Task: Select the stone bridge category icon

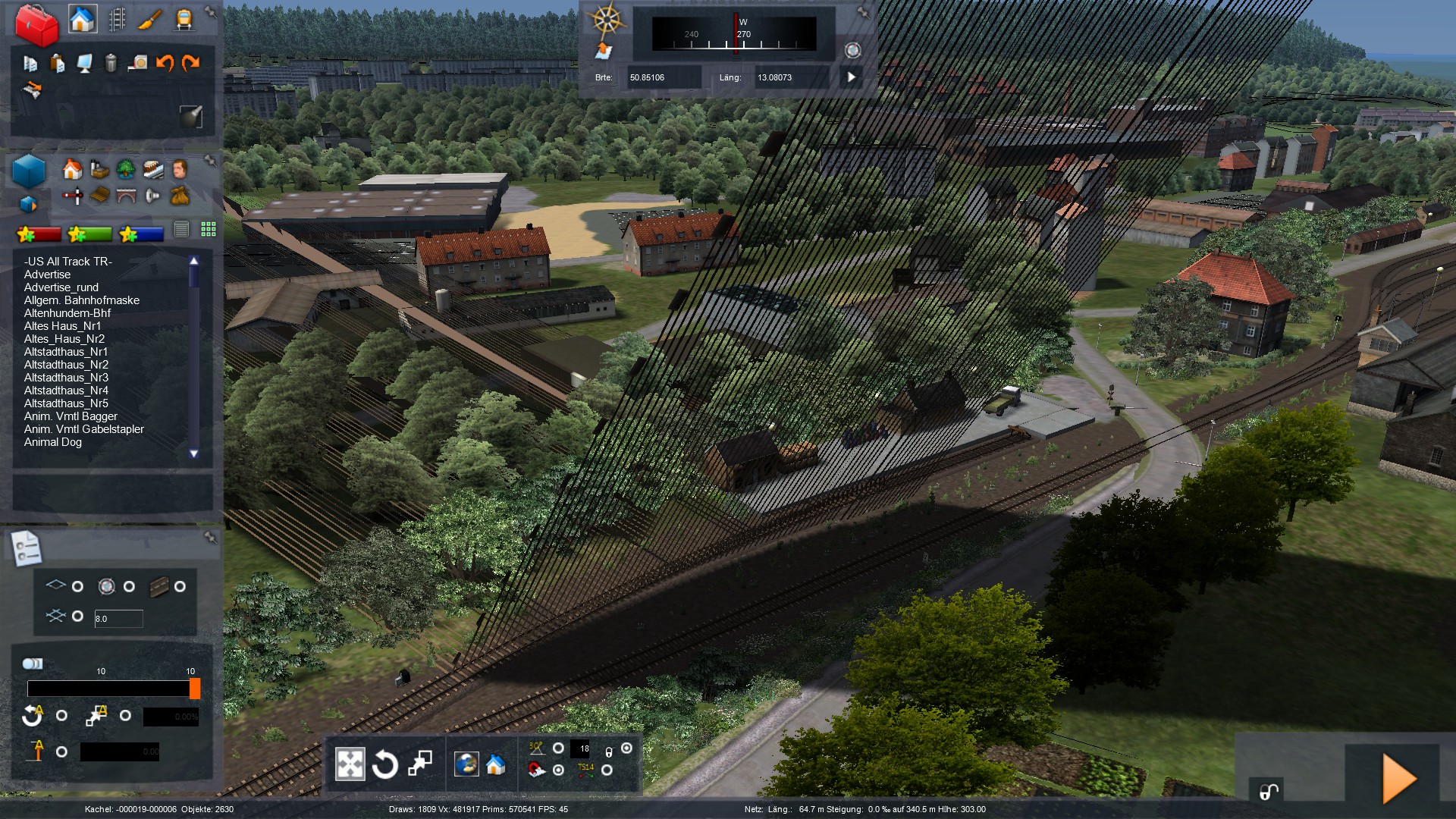Action: click(126, 196)
